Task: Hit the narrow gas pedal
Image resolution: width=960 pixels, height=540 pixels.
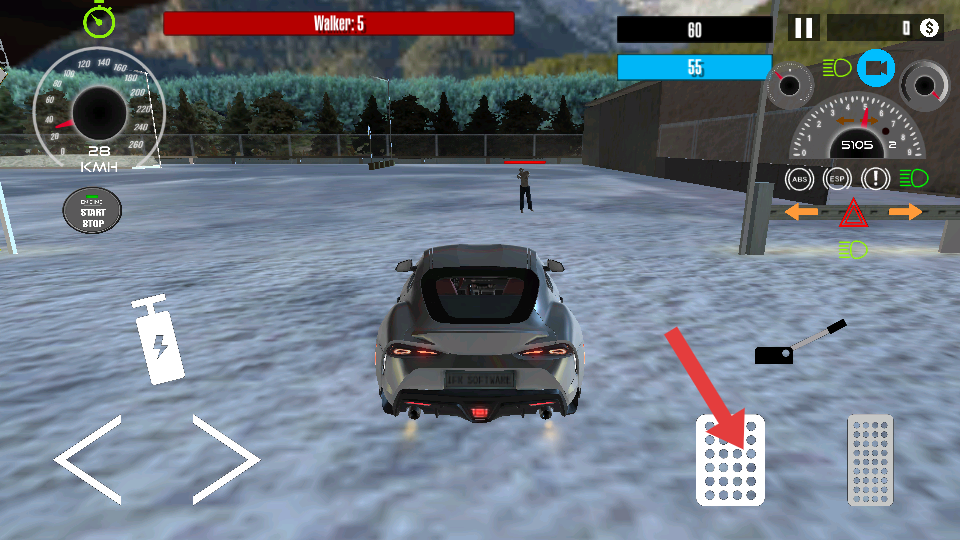Action: pyautogui.click(x=869, y=460)
